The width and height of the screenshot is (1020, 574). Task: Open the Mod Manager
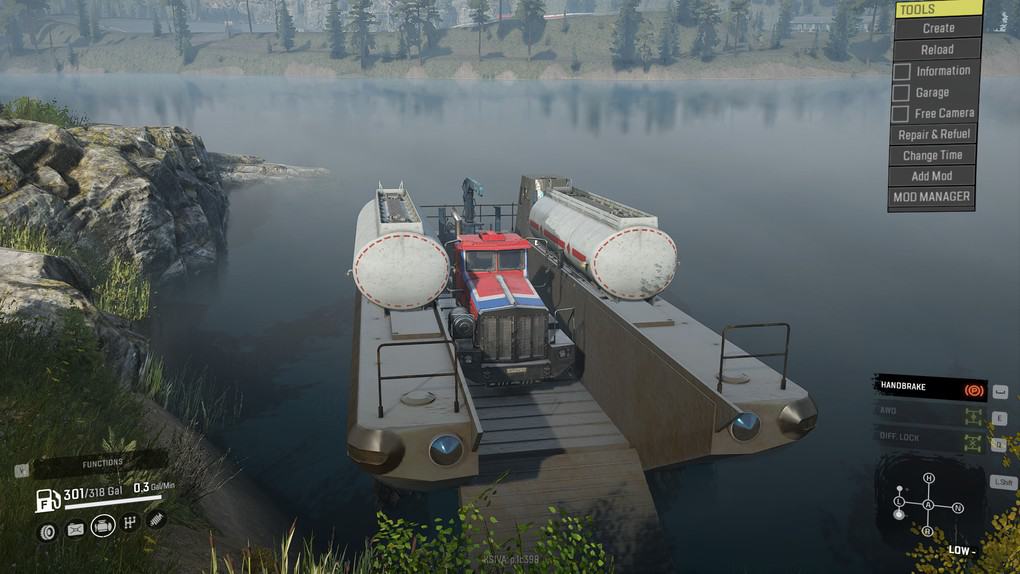click(x=931, y=197)
